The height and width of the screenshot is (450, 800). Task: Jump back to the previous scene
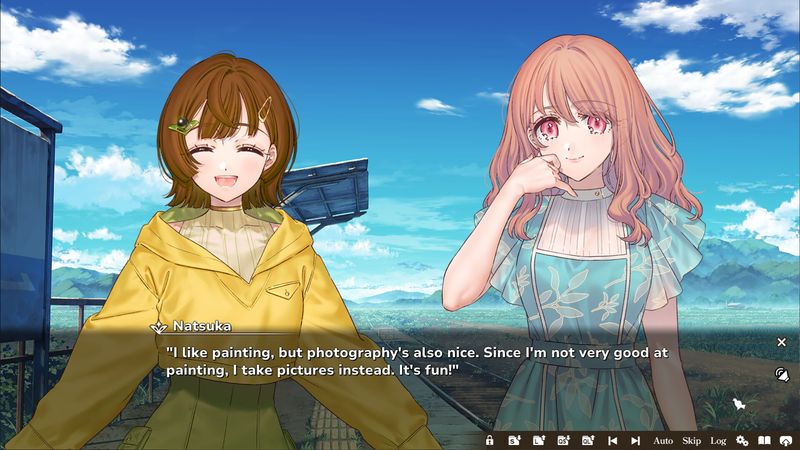(612, 440)
